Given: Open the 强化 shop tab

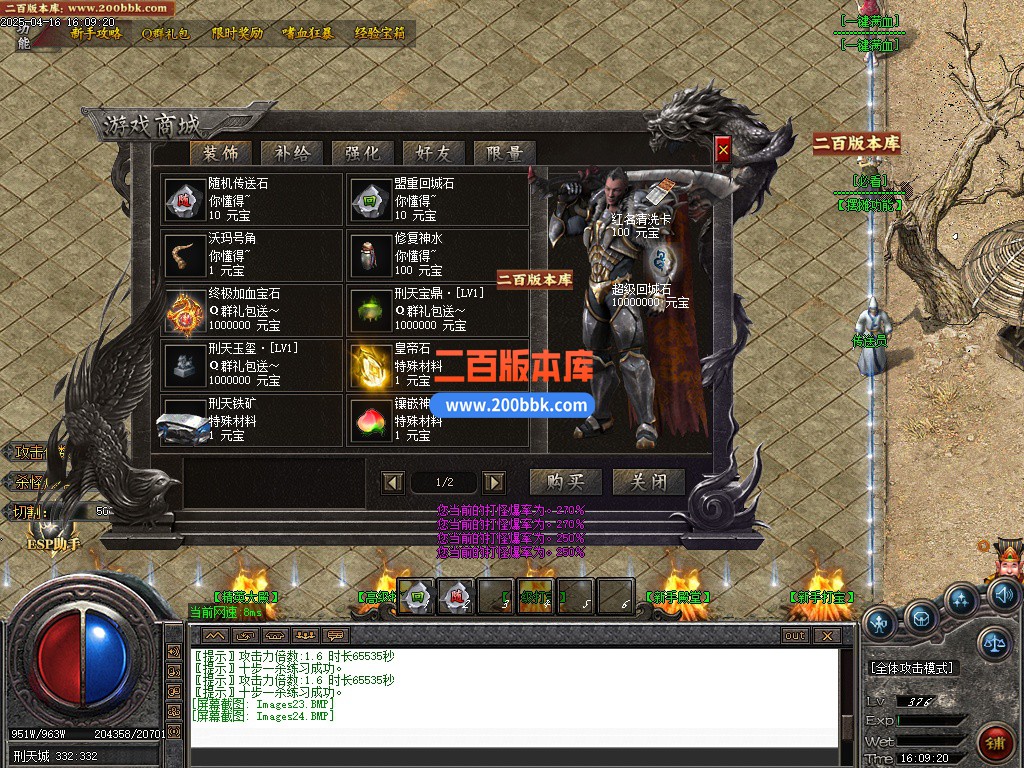Looking at the screenshot, I should coord(362,153).
